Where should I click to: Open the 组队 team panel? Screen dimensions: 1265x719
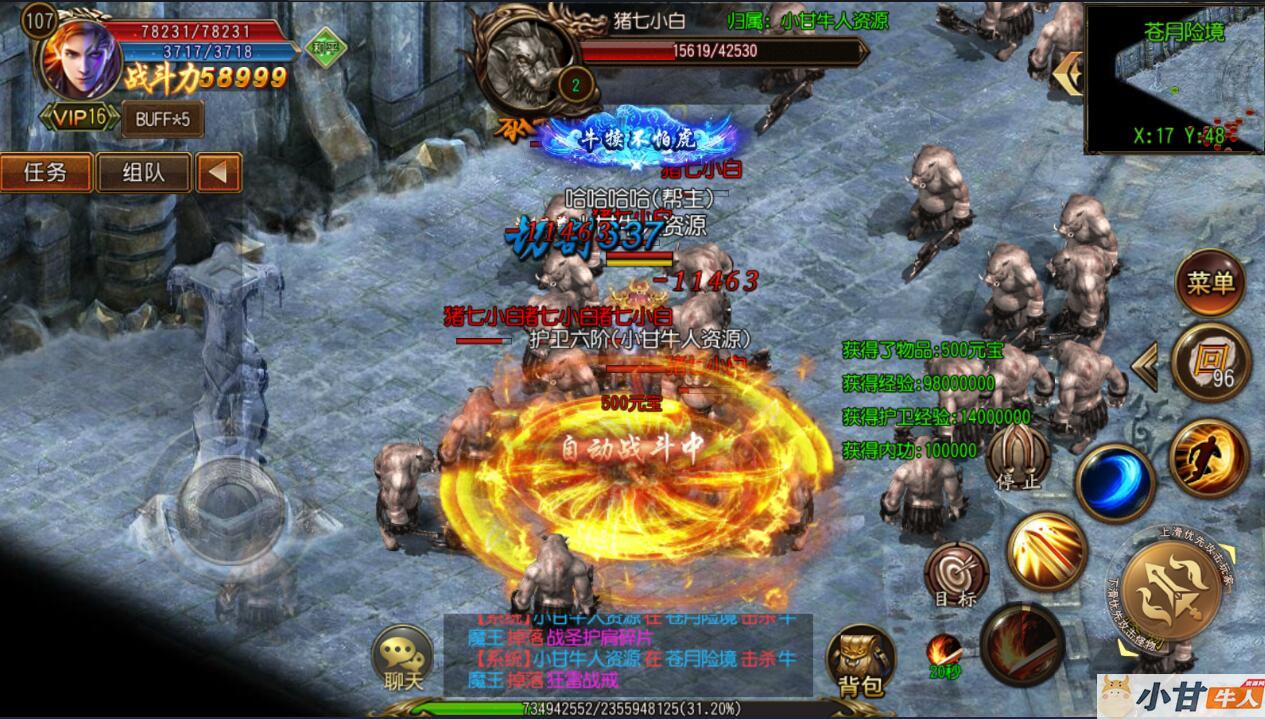pos(144,172)
